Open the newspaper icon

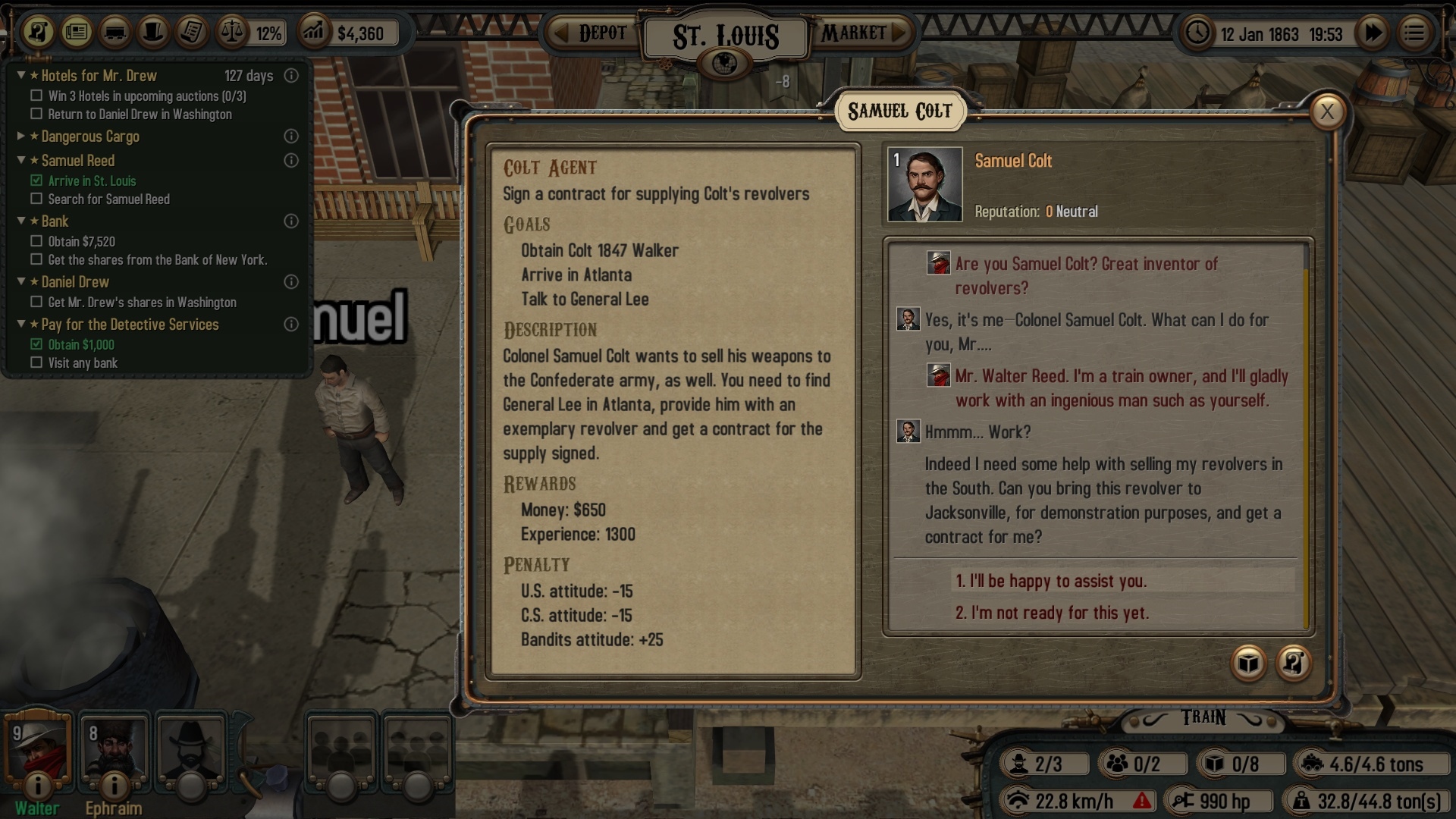(77, 33)
